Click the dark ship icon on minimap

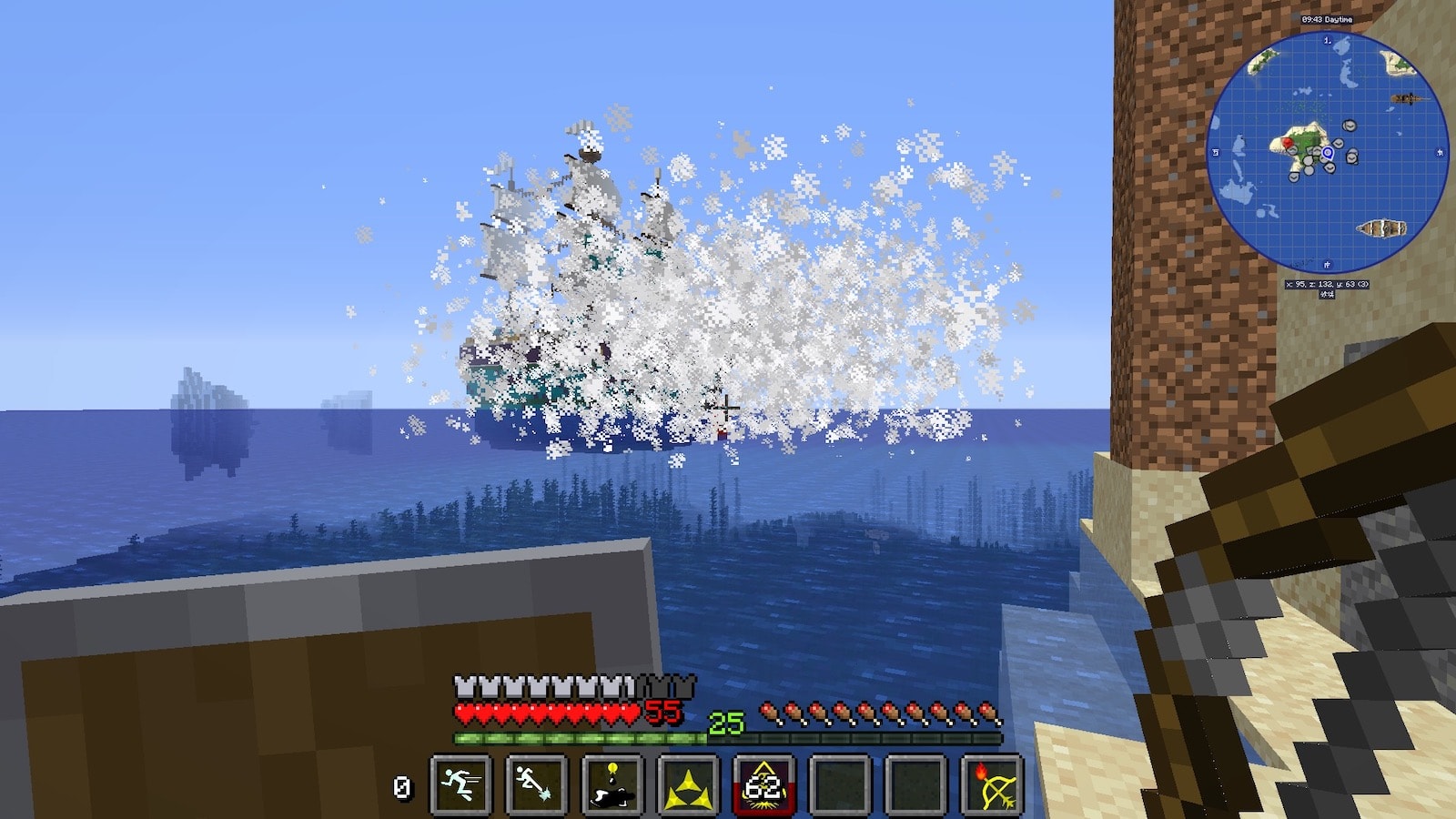(1404, 98)
